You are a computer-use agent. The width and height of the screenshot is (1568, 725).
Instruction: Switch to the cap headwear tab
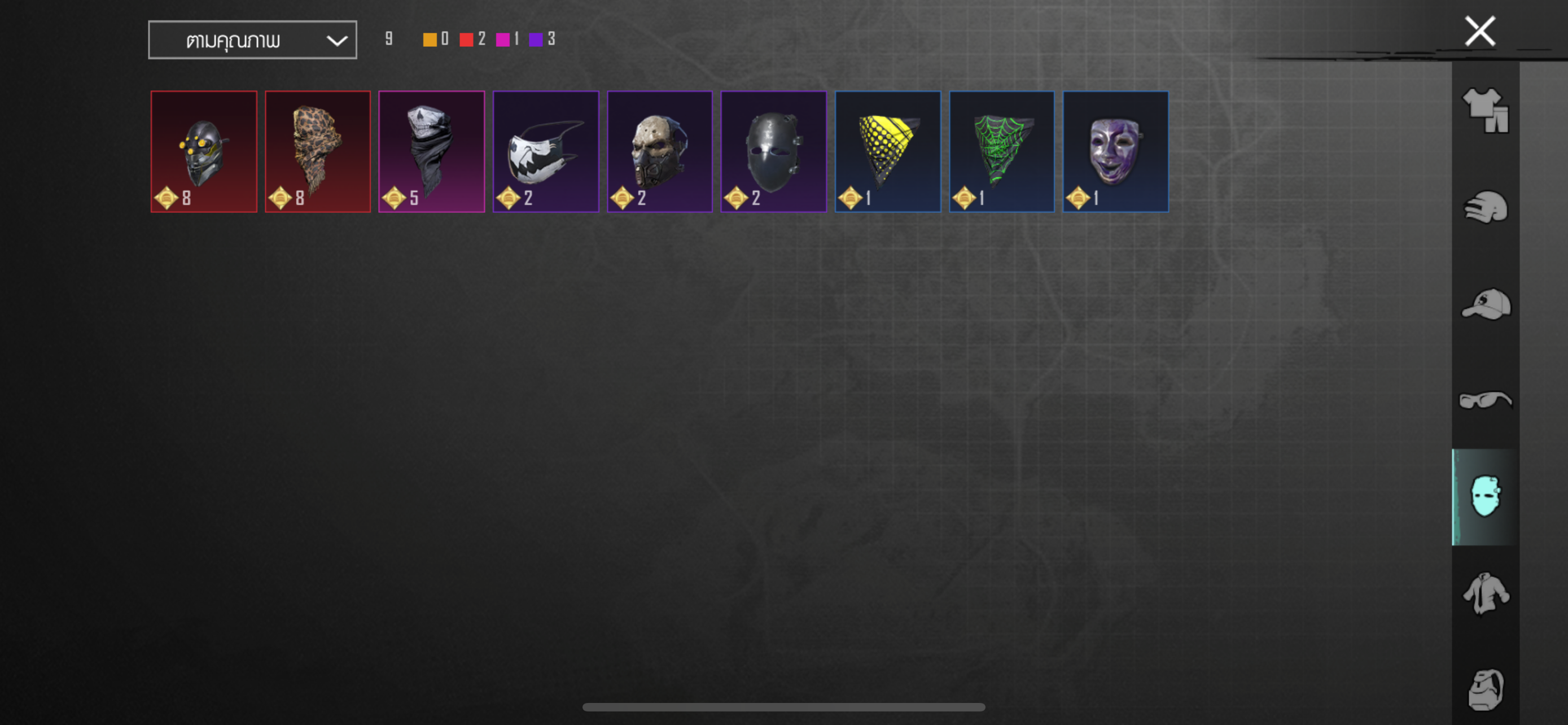[1485, 304]
